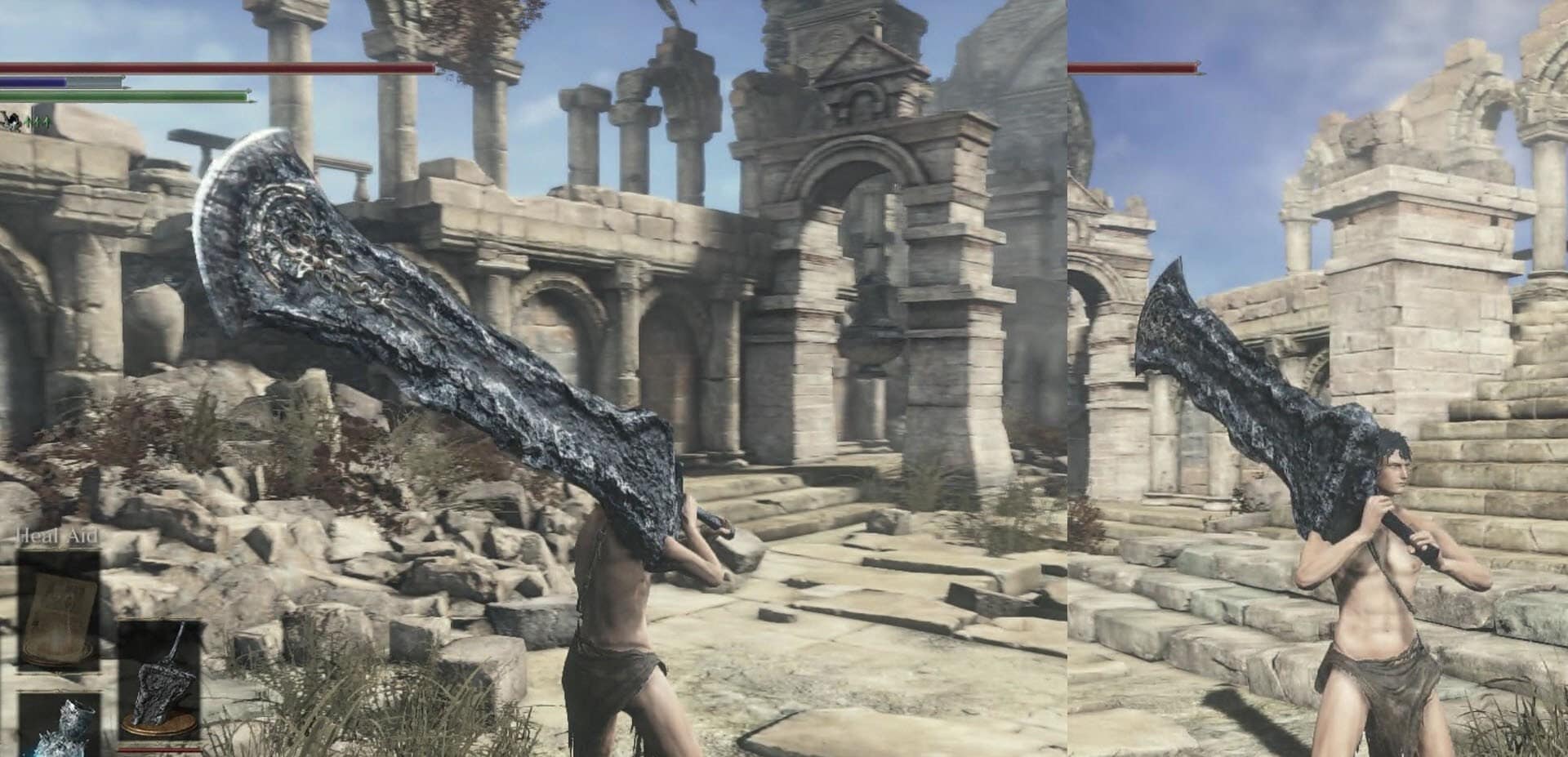1568x757 pixels.
Task: Click the gray depleted portion of the FP bar
Action: 92,81
